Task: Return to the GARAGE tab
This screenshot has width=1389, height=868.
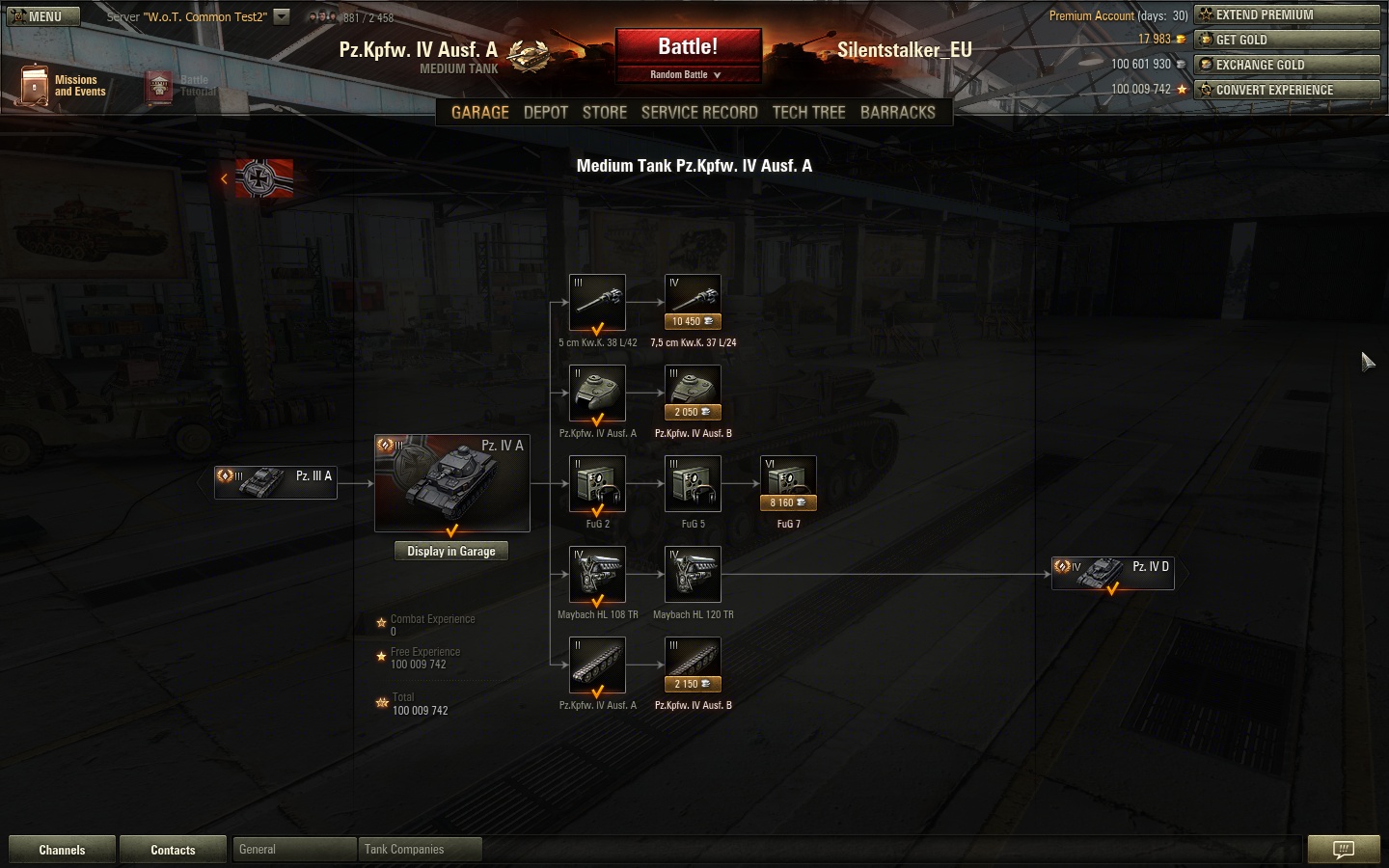Action: pyautogui.click(x=480, y=113)
